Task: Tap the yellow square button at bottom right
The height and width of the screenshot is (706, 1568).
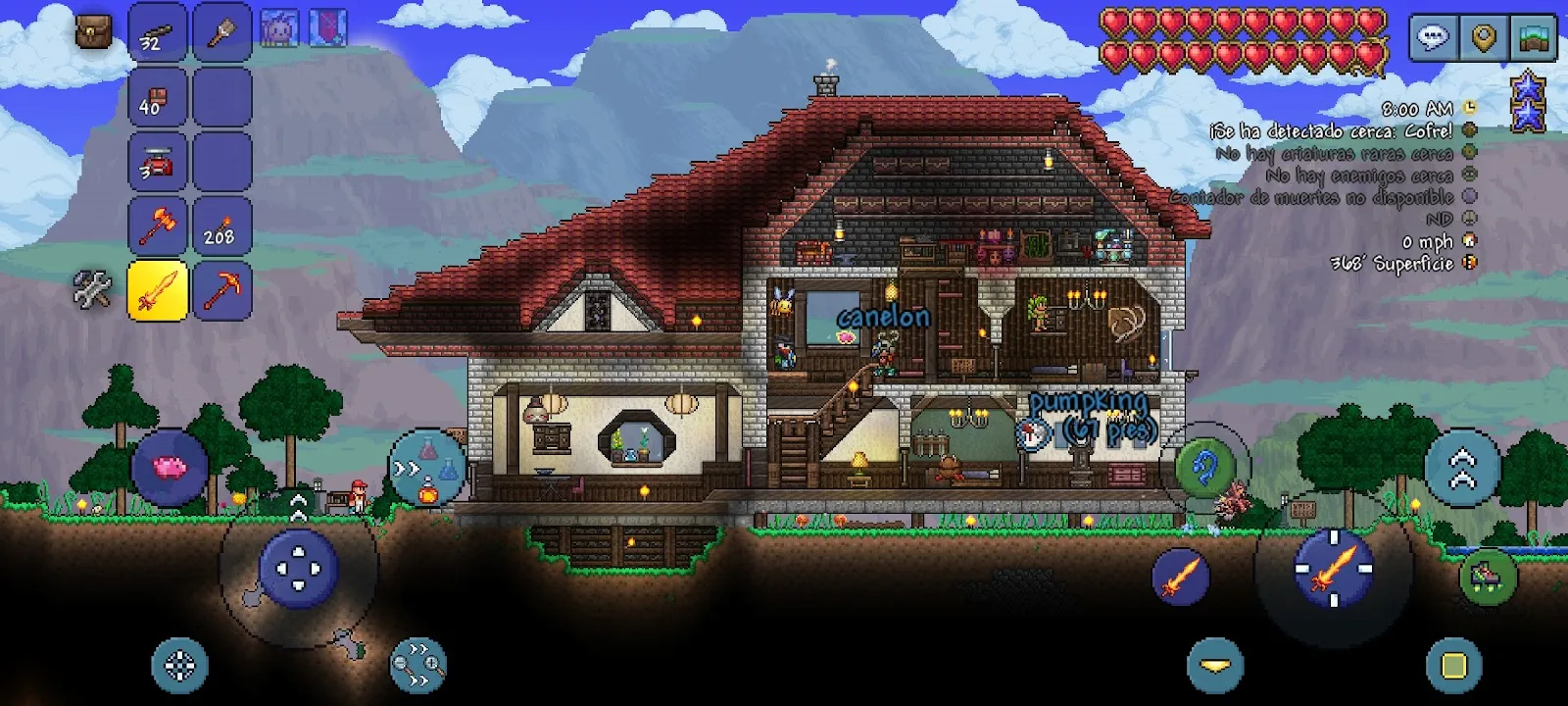Action: point(1454,666)
